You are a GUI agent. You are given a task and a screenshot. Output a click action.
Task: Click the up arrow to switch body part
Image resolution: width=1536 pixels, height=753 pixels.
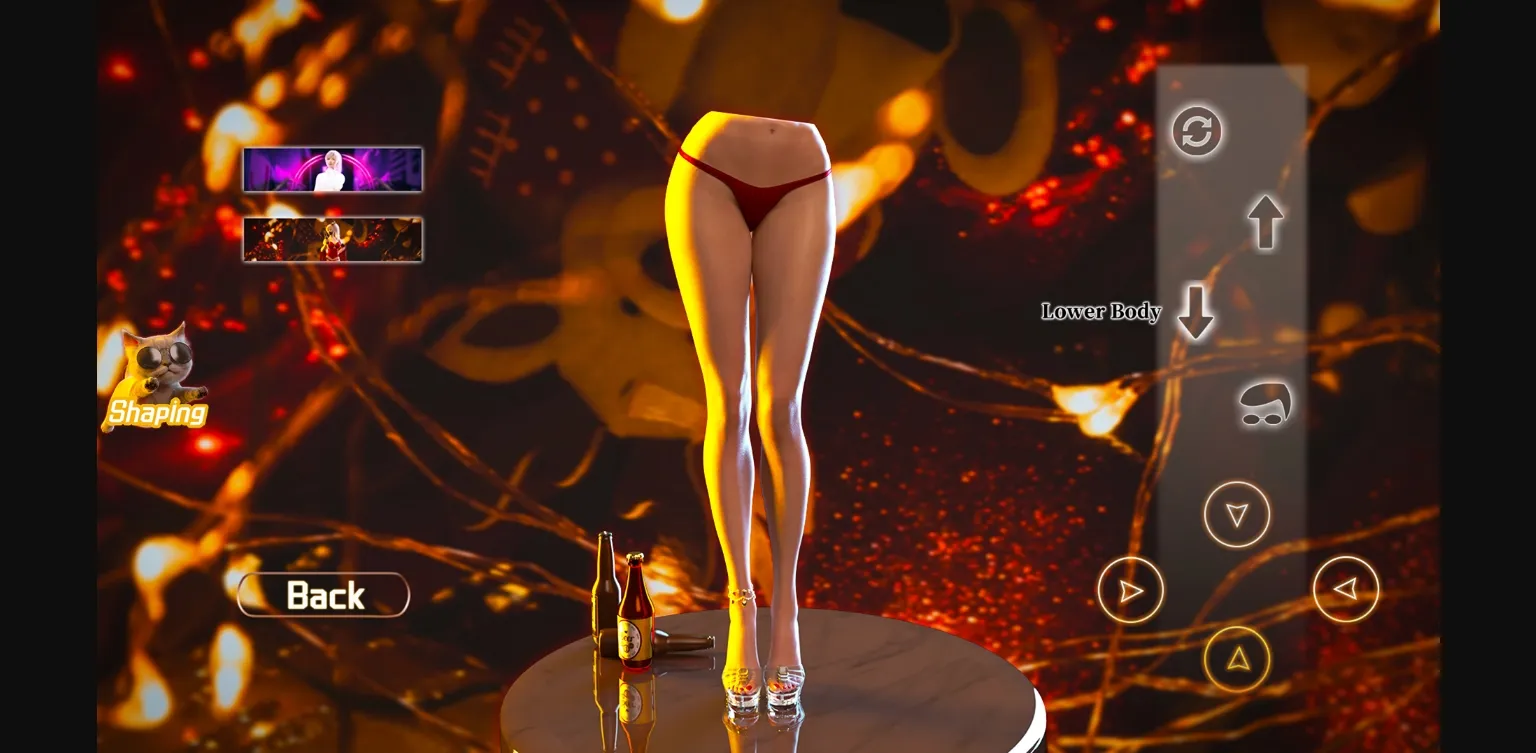click(x=1263, y=221)
